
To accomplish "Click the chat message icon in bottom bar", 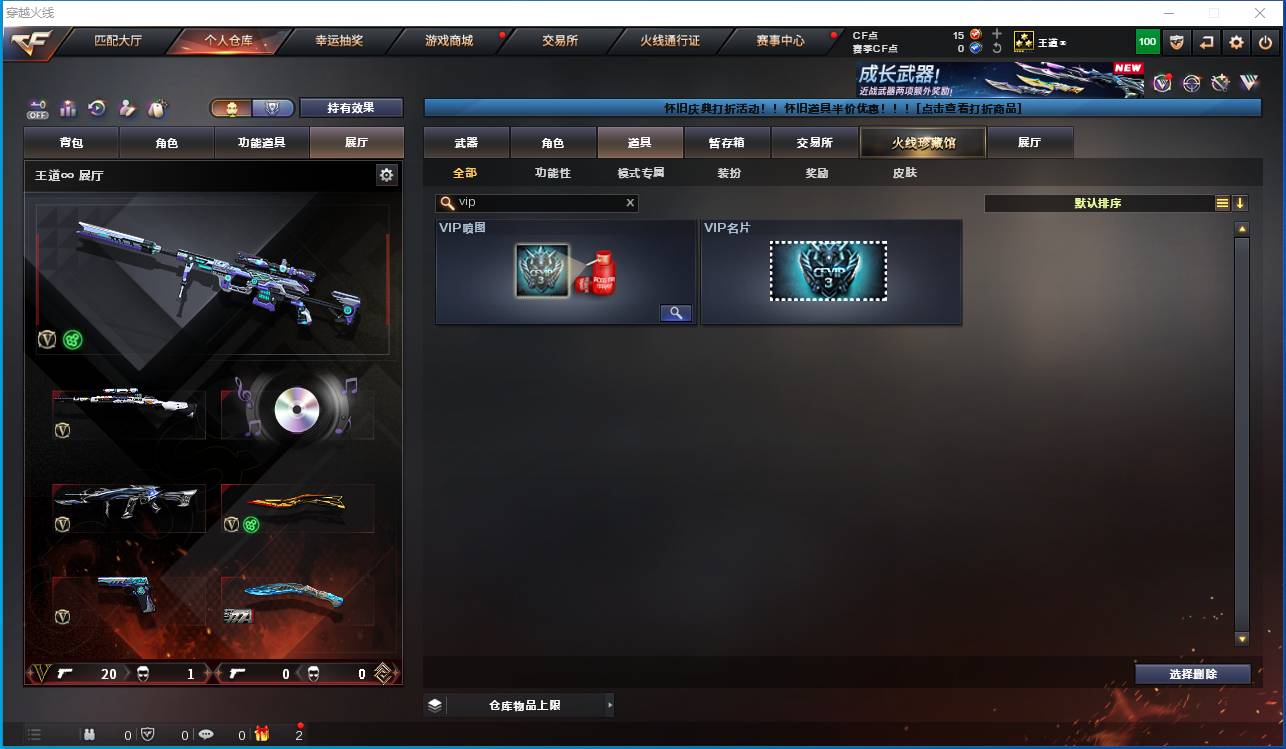I will coord(206,734).
